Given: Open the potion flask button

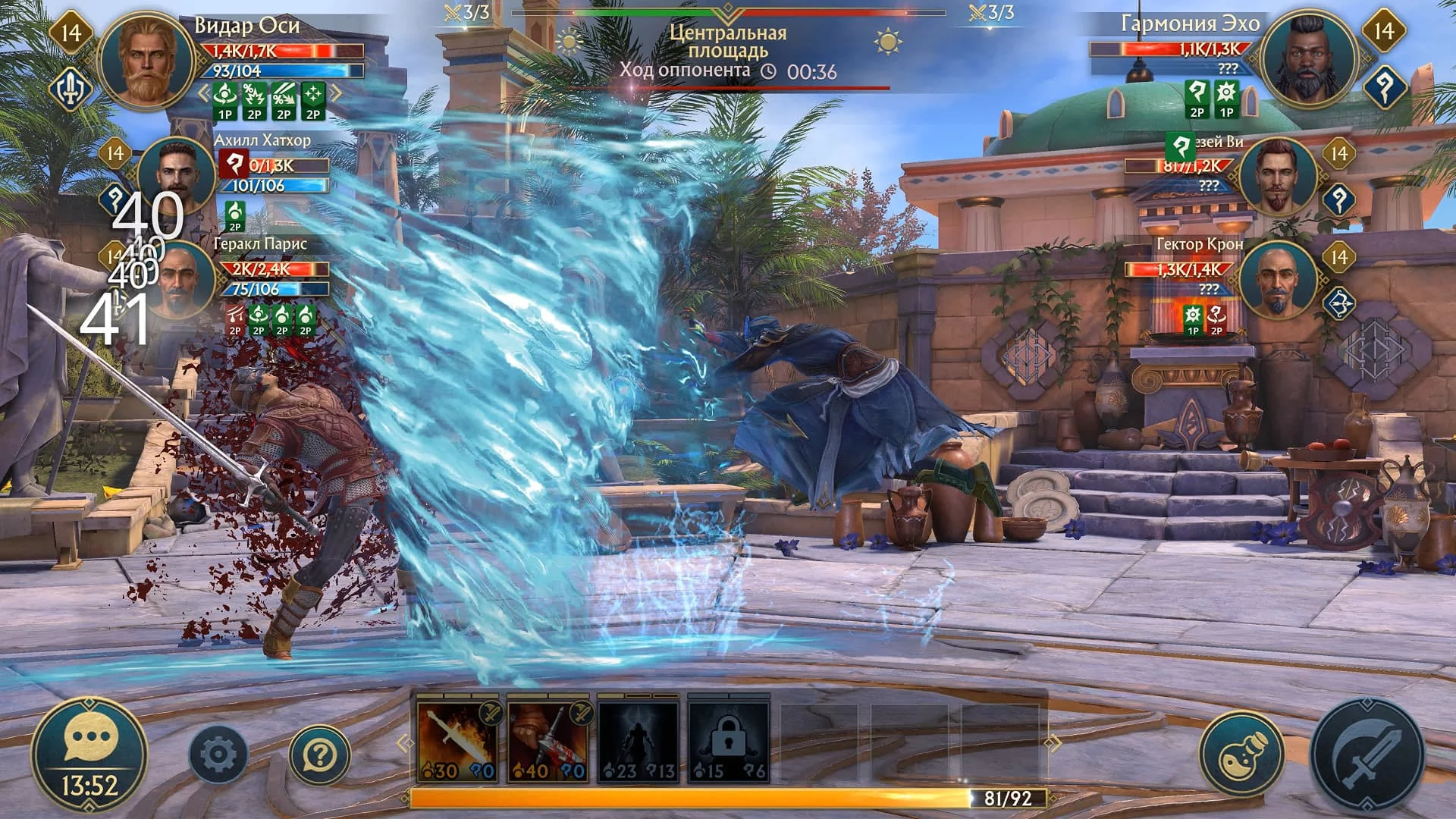Looking at the screenshot, I should coord(1241,755).
